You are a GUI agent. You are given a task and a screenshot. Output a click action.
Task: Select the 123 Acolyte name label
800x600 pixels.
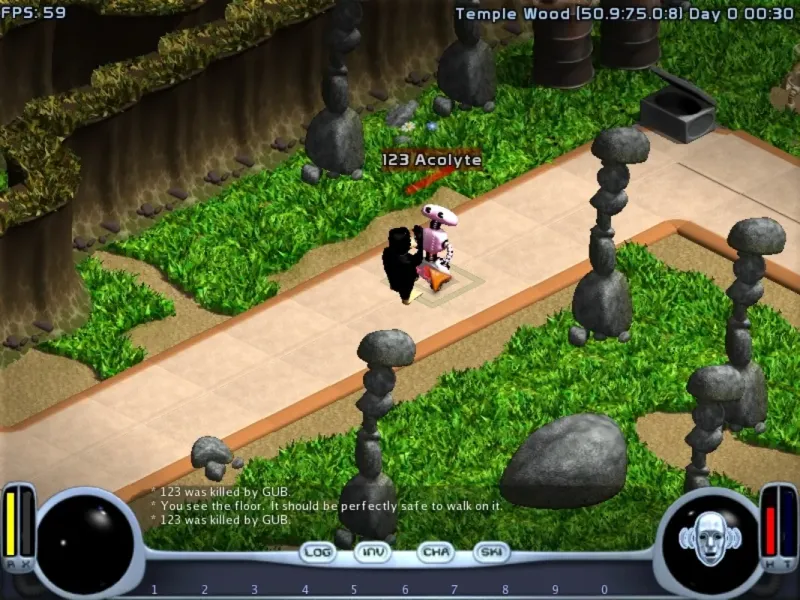(431, 160)
